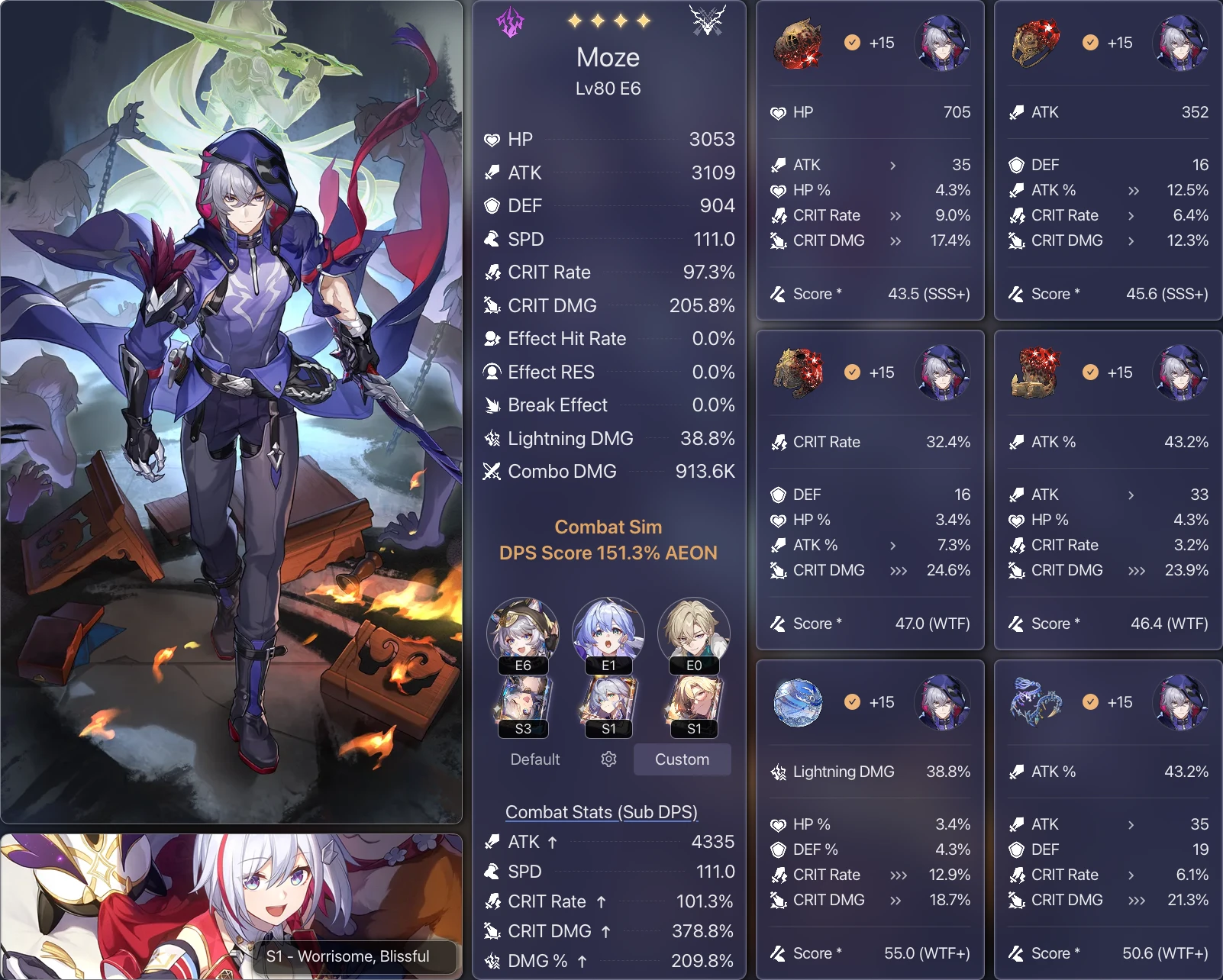Toggle the orange verified checkmark on the head relic
The width and height of the screenshot is (1223, 980).
tap(852, 43)
